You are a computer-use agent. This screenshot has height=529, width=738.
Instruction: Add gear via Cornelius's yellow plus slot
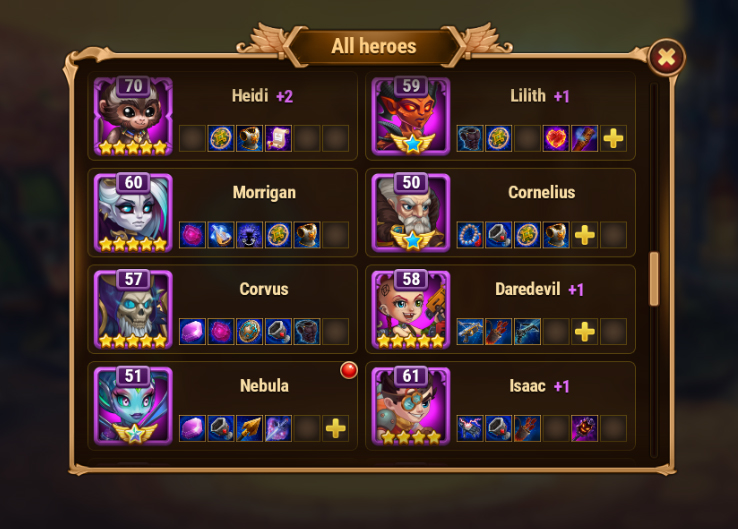585,235
